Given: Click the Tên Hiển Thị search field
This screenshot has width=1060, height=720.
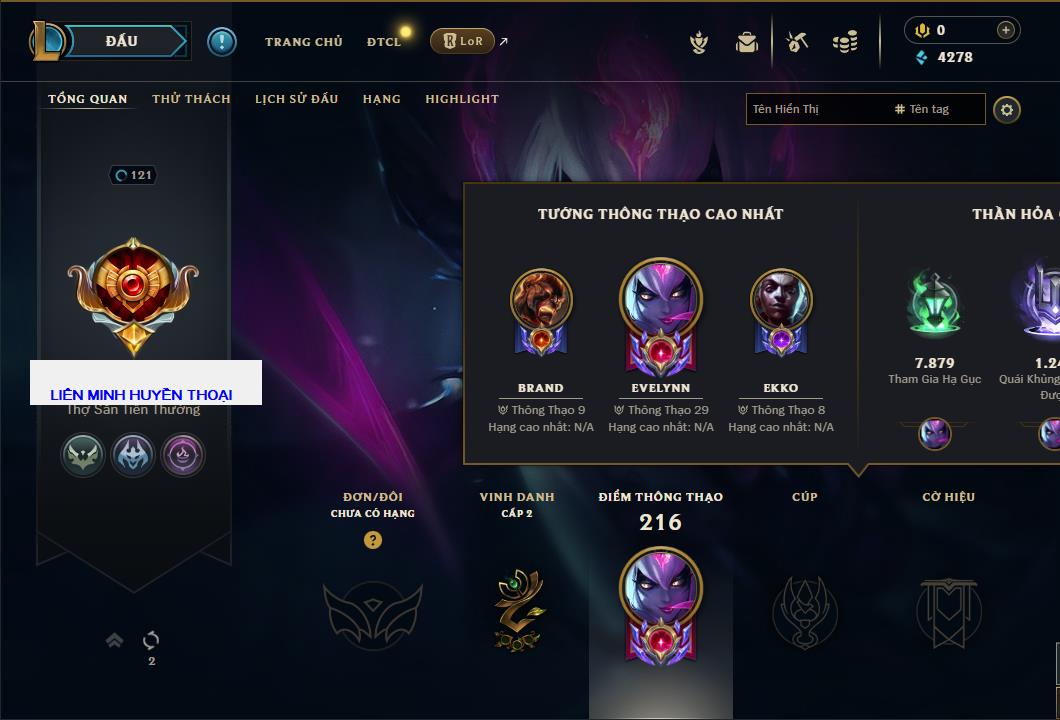Looking at the screenshot, I should [x=815, y=109].
